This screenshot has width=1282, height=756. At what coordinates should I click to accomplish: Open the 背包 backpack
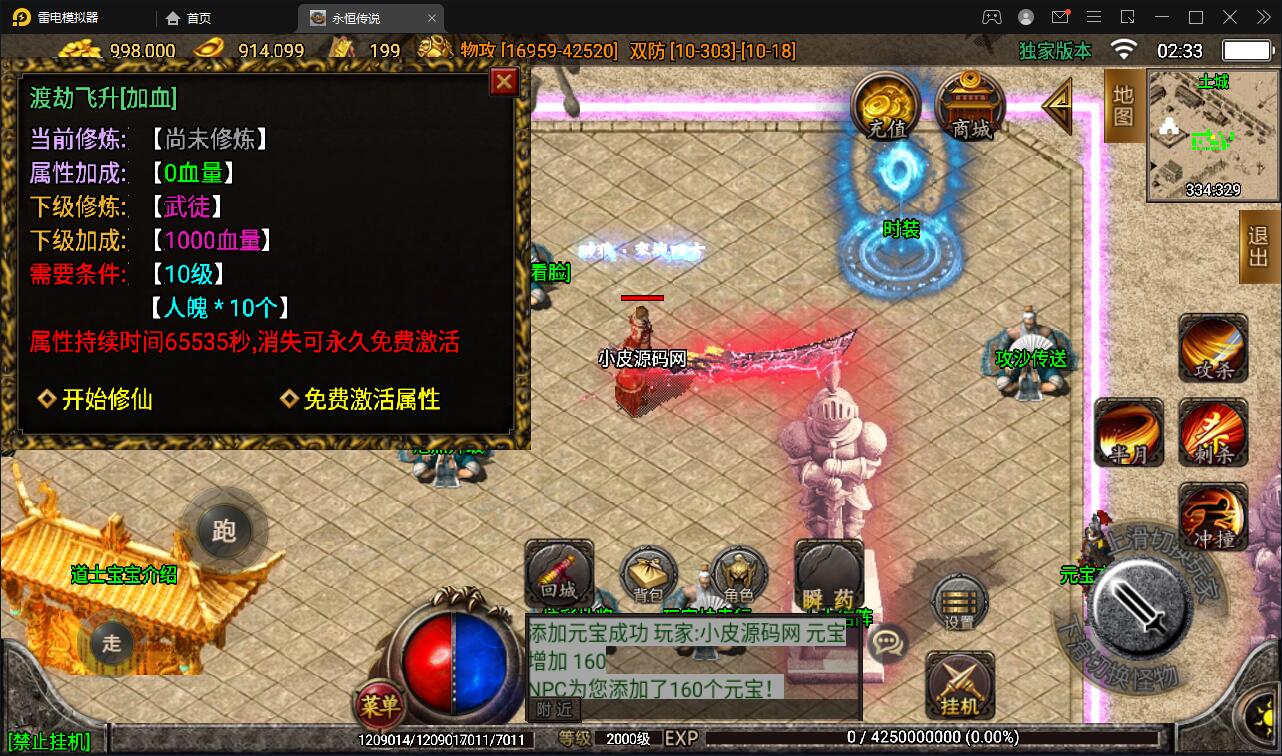(648, 575)
